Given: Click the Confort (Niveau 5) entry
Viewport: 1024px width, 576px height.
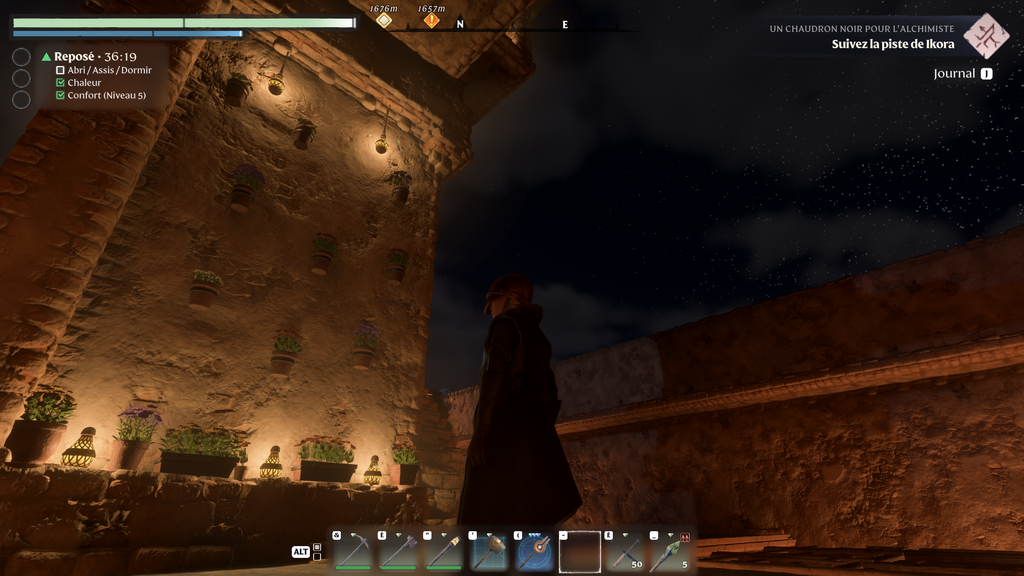Looking at the screenshot, I should pos(106,96).
